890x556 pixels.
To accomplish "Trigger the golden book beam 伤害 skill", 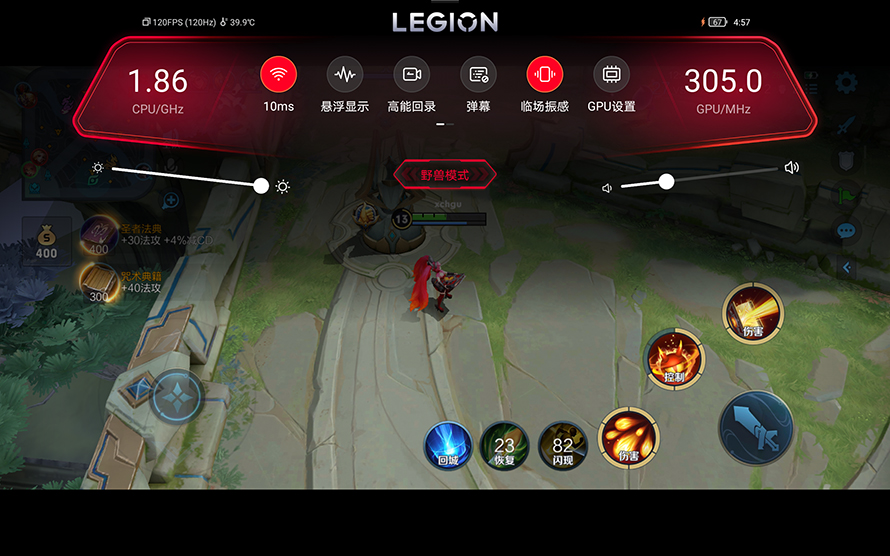I will pos(753,313).
